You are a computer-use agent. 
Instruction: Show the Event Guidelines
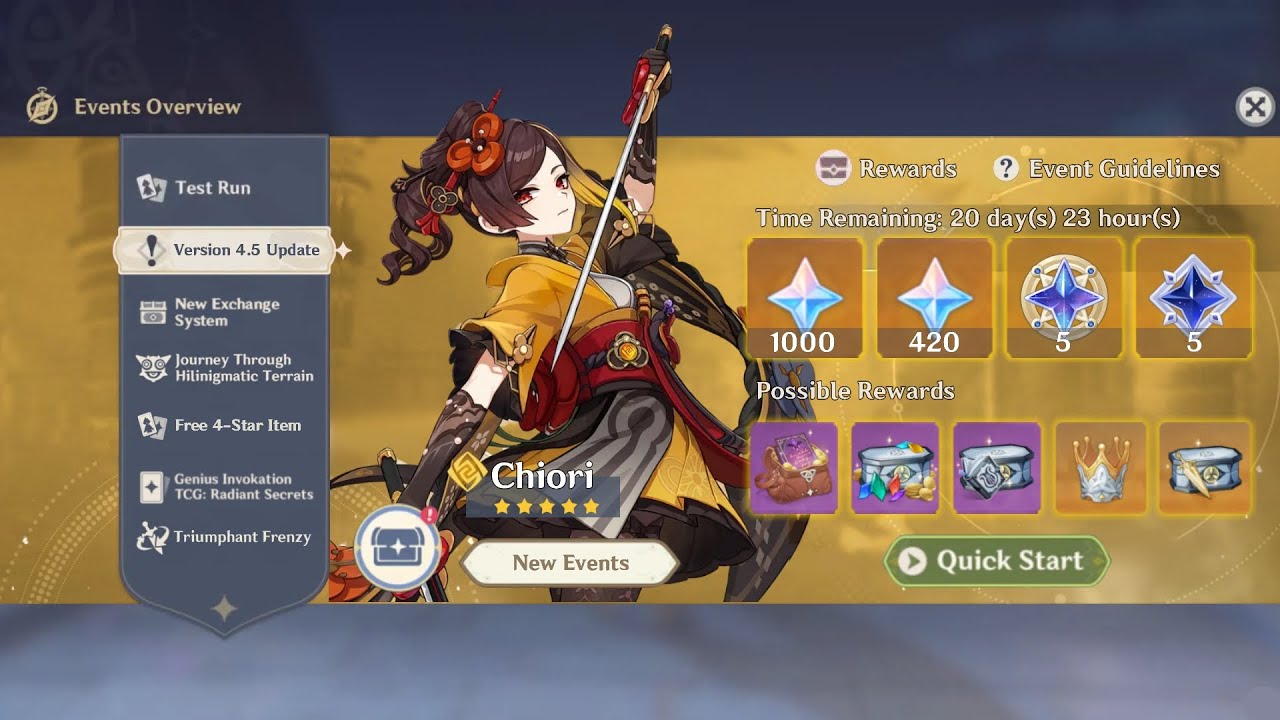(x=1107, y=169)
